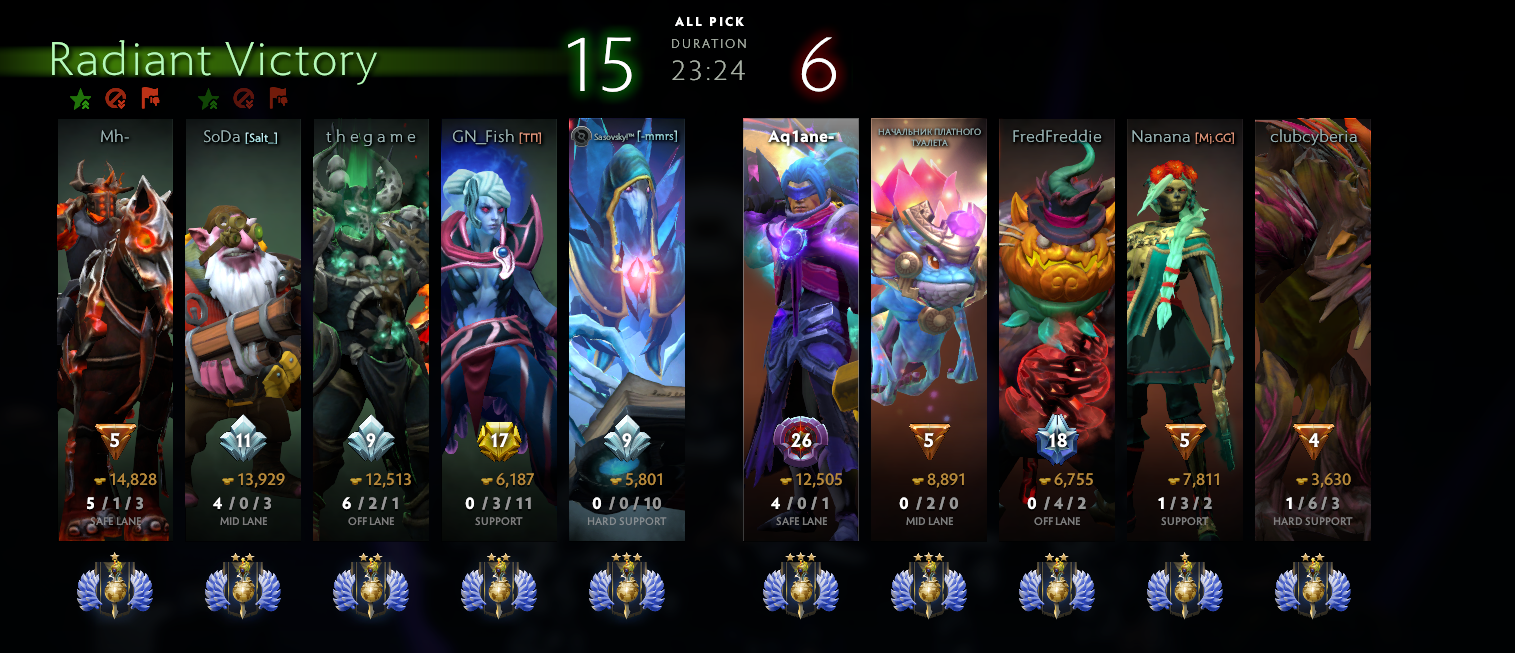Open SoDa's mid lane hero card
The height and width of the screenshot is (653, 1515).
pyautogui.click(x=243, y=300)
